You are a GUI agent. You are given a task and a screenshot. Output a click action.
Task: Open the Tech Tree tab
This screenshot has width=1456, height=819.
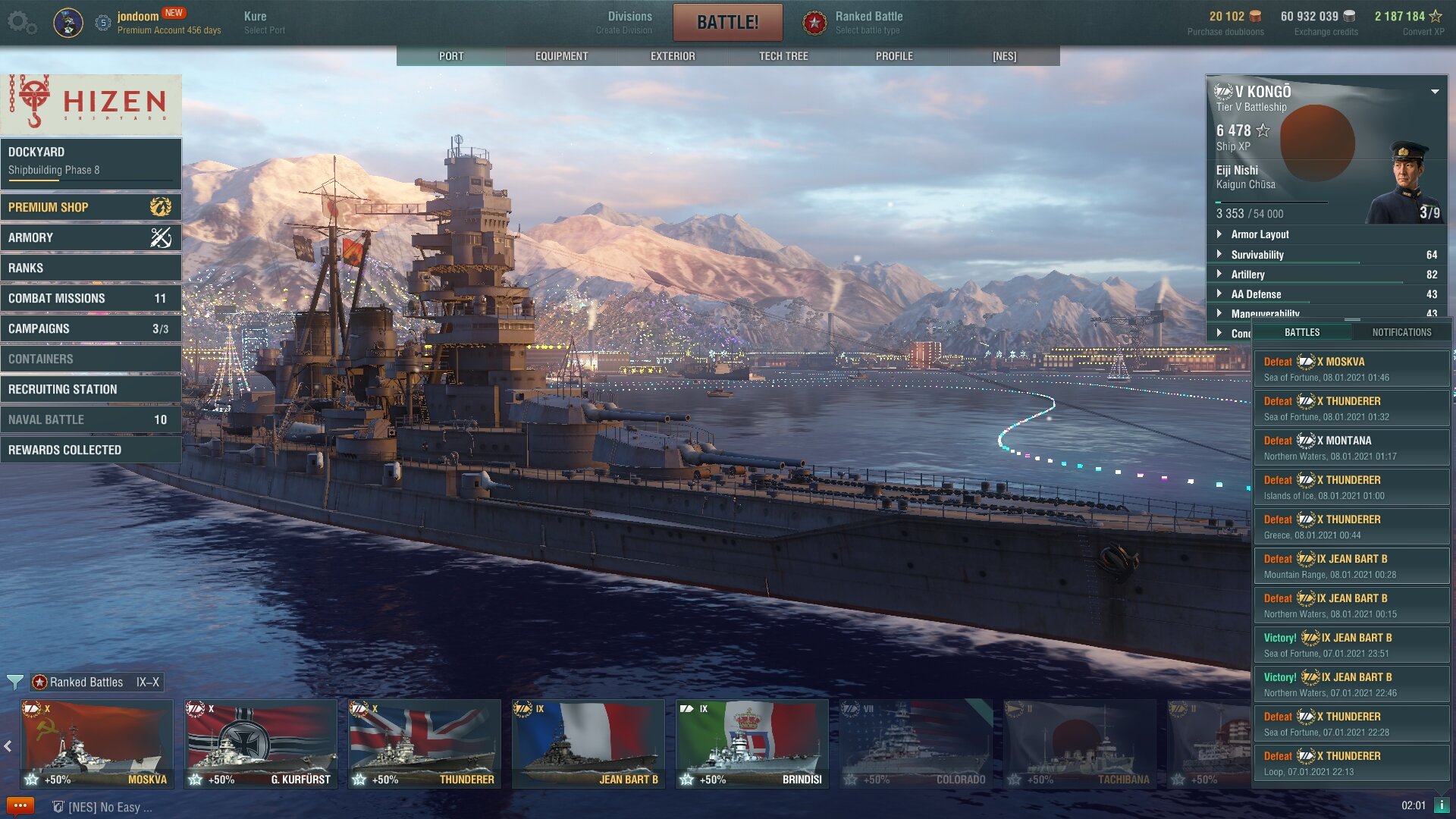(783, 56)
